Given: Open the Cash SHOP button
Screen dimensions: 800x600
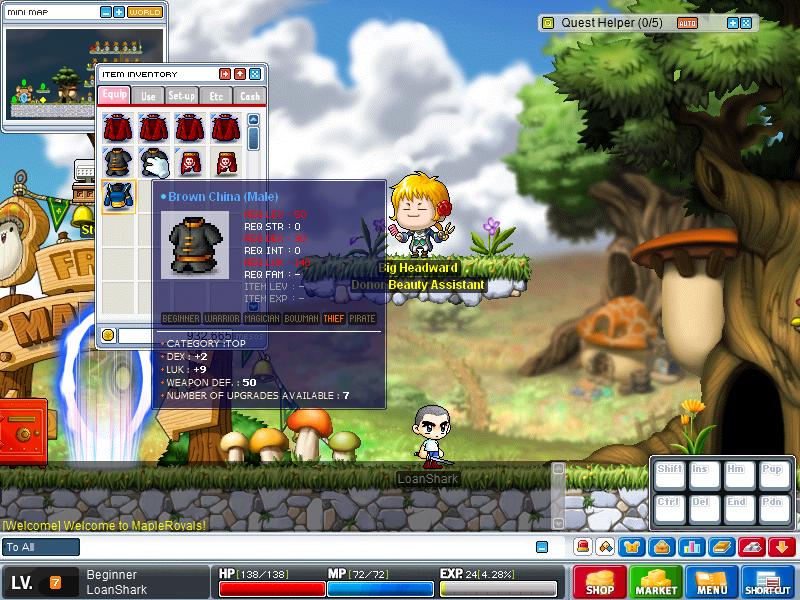Looking at the screenshot, I should pyautogui.click(x=599, y=582).
